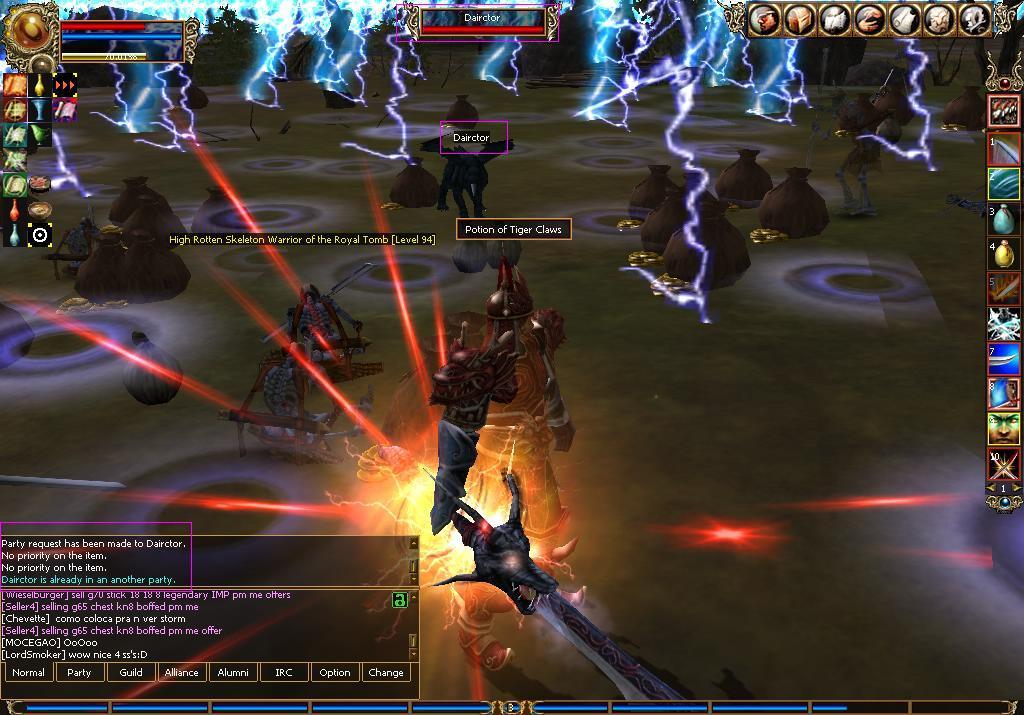
Task: Select Dairctor's target frame at top
Action: point(483,21)
